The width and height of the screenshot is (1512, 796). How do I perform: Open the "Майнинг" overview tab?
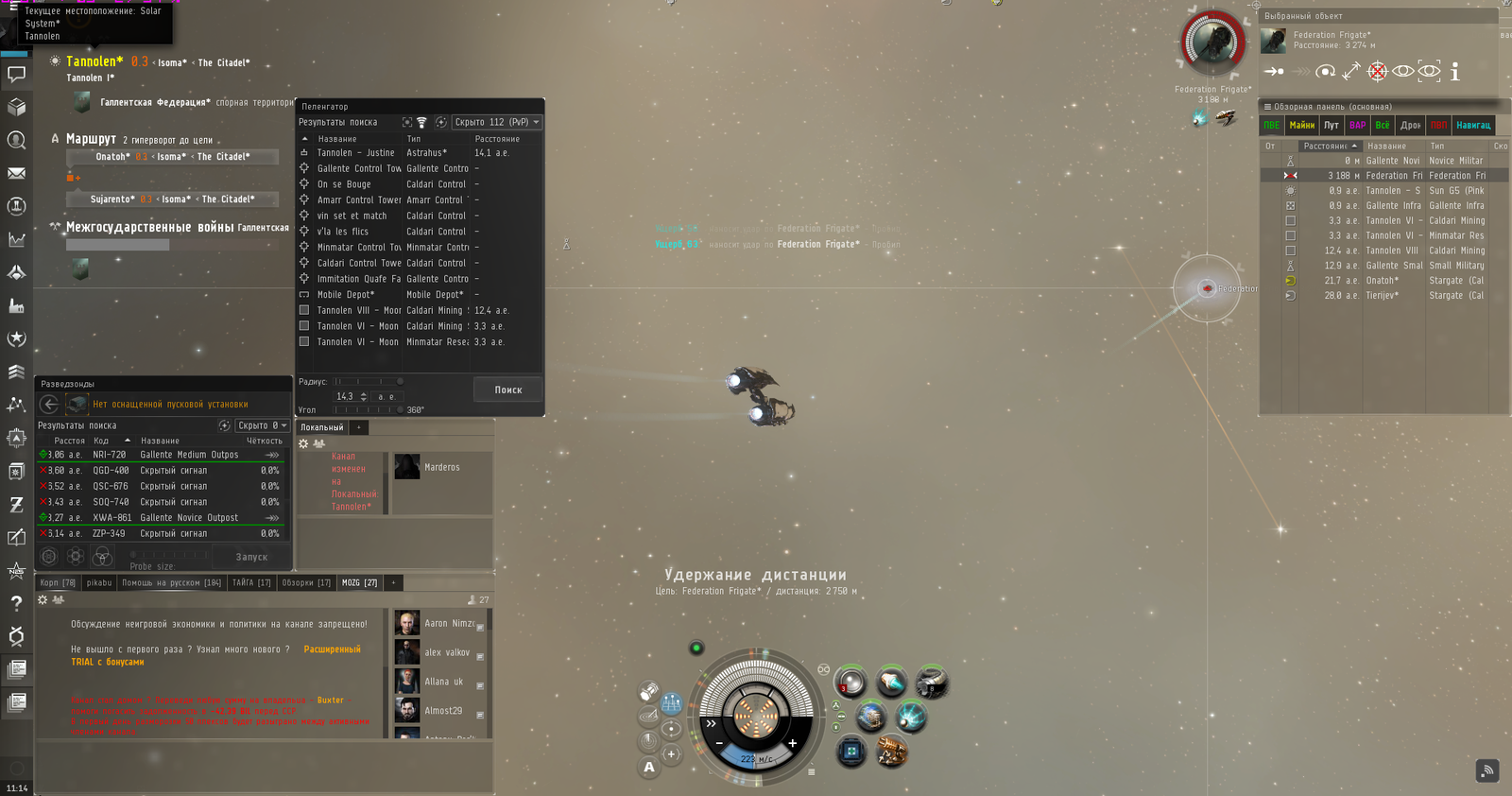click(1301, 125)
